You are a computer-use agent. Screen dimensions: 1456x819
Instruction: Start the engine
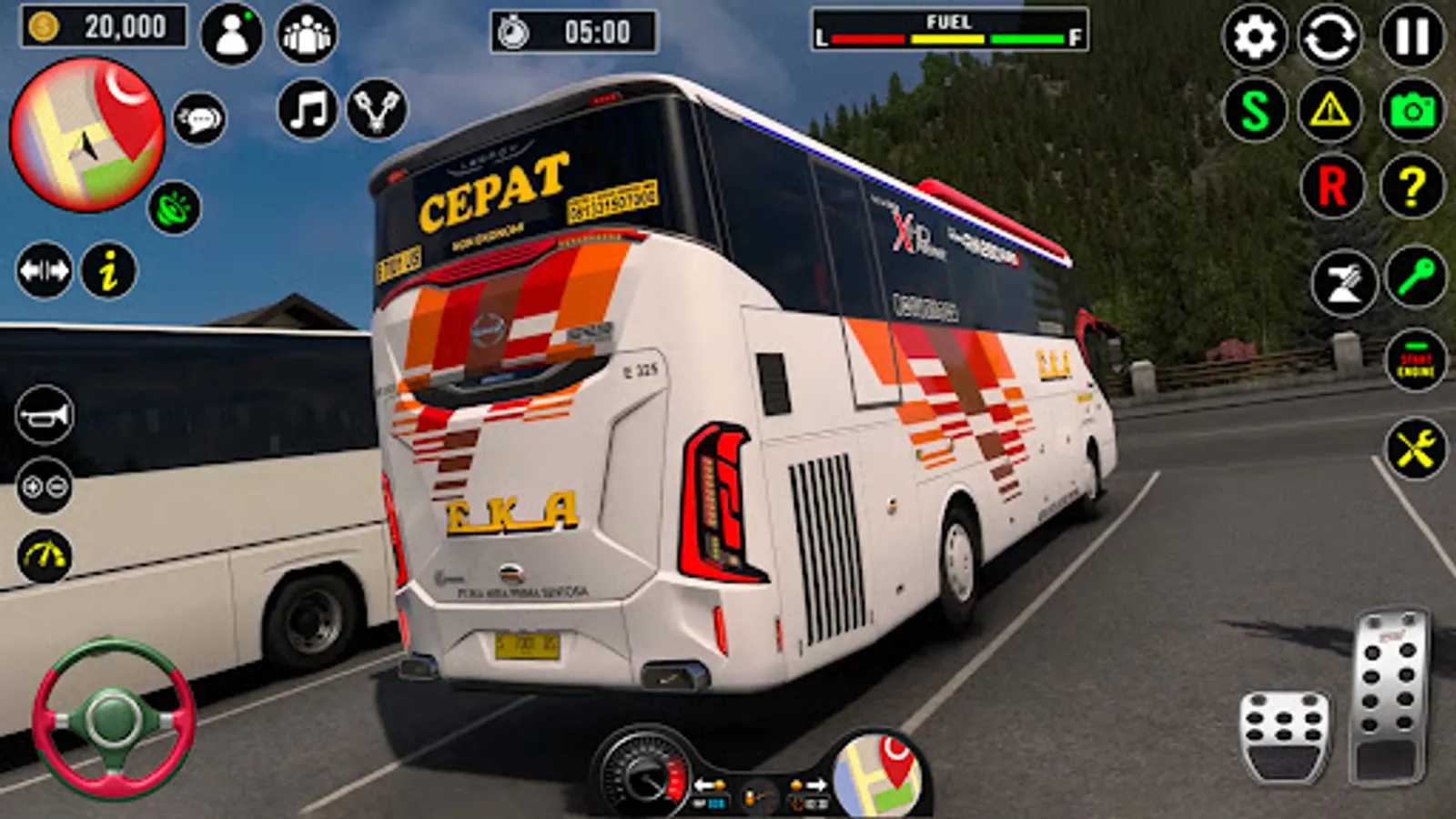click(1415, 361)
